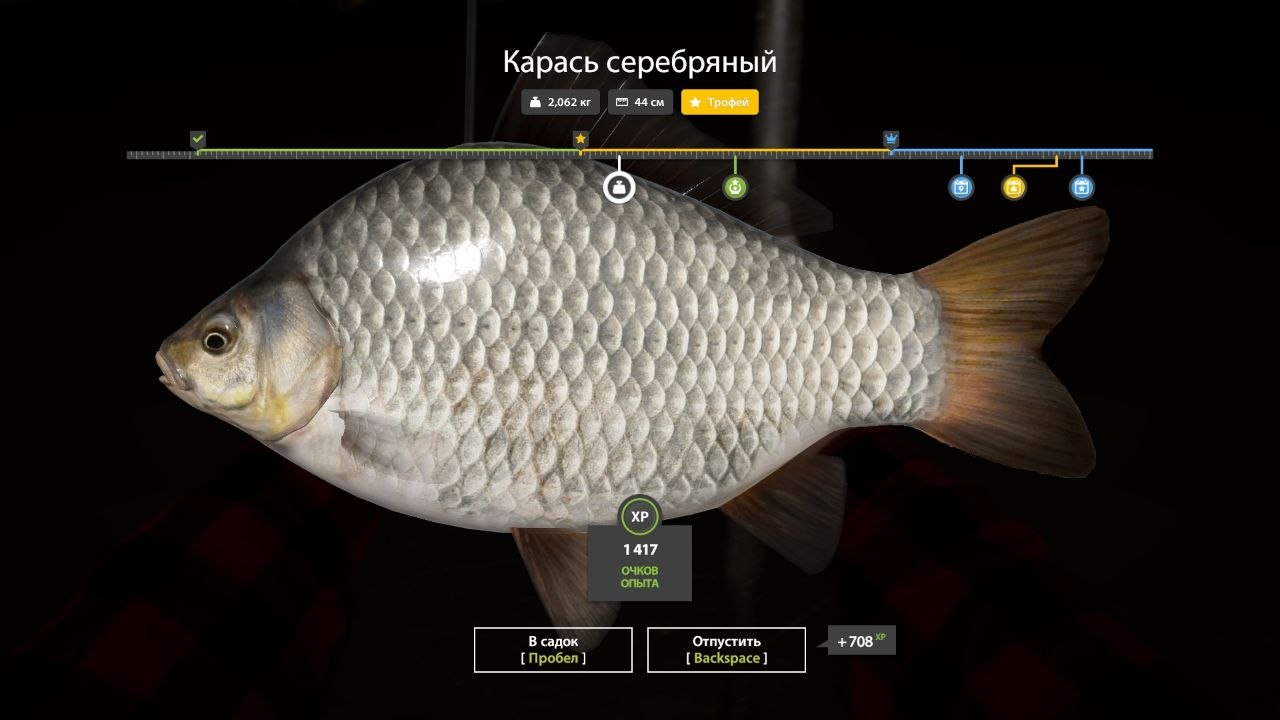Click the weight kettlebell icon on the scale

click(x=618, y=186)
